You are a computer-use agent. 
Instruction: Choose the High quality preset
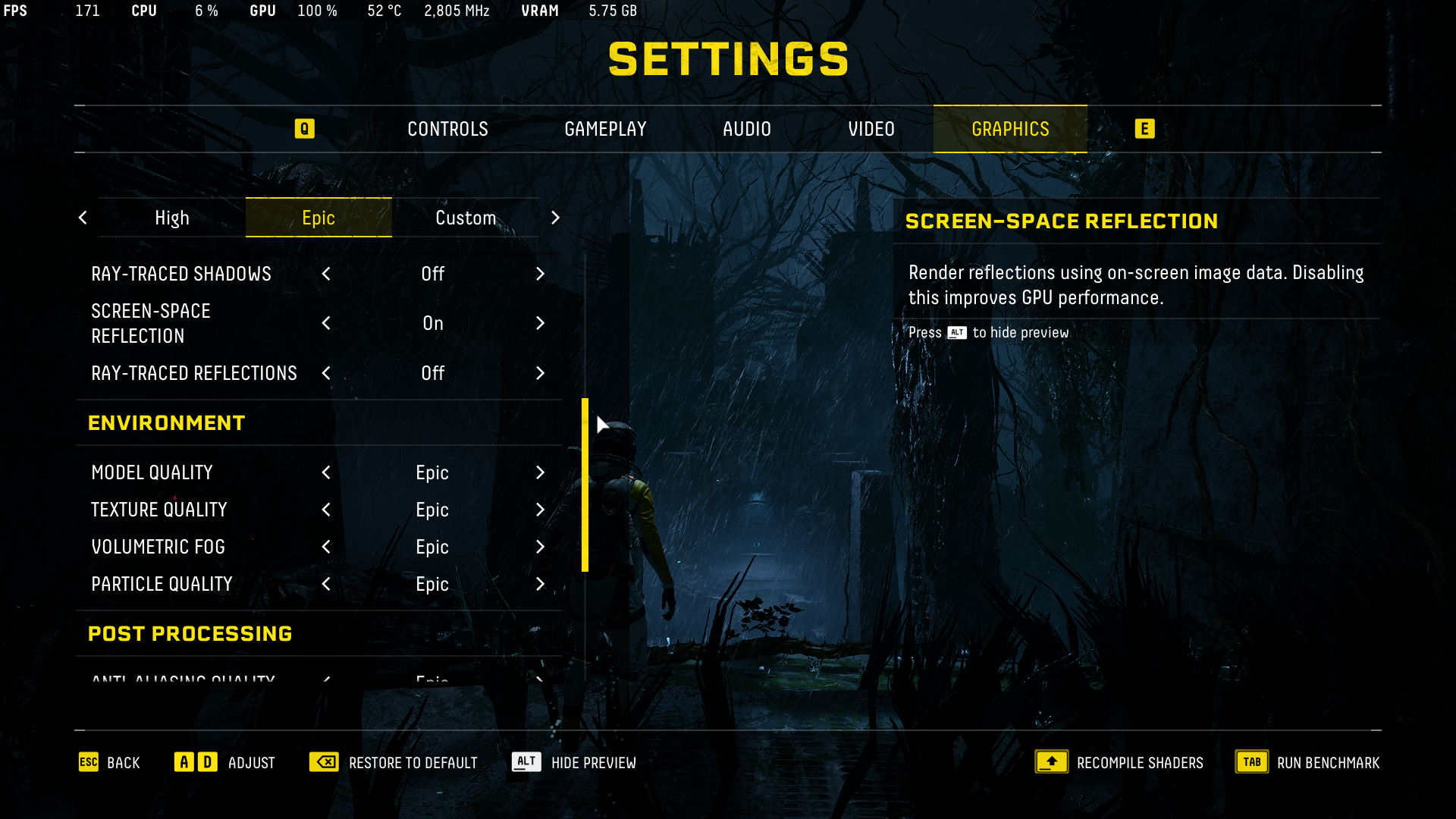[172, 218]
